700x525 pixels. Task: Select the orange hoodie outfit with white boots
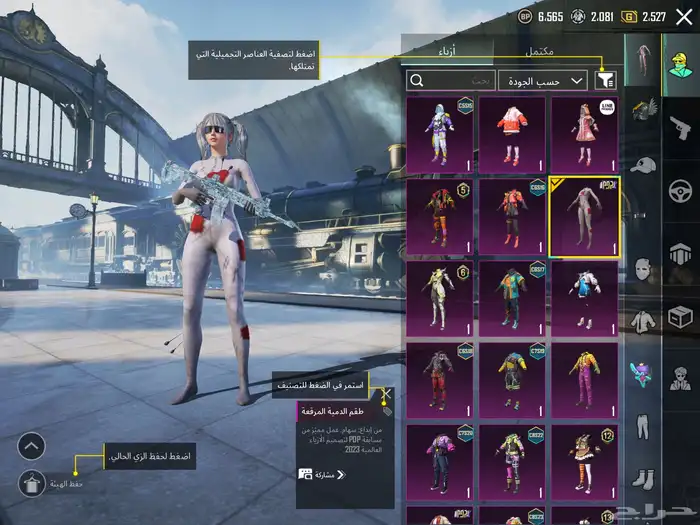512,132
